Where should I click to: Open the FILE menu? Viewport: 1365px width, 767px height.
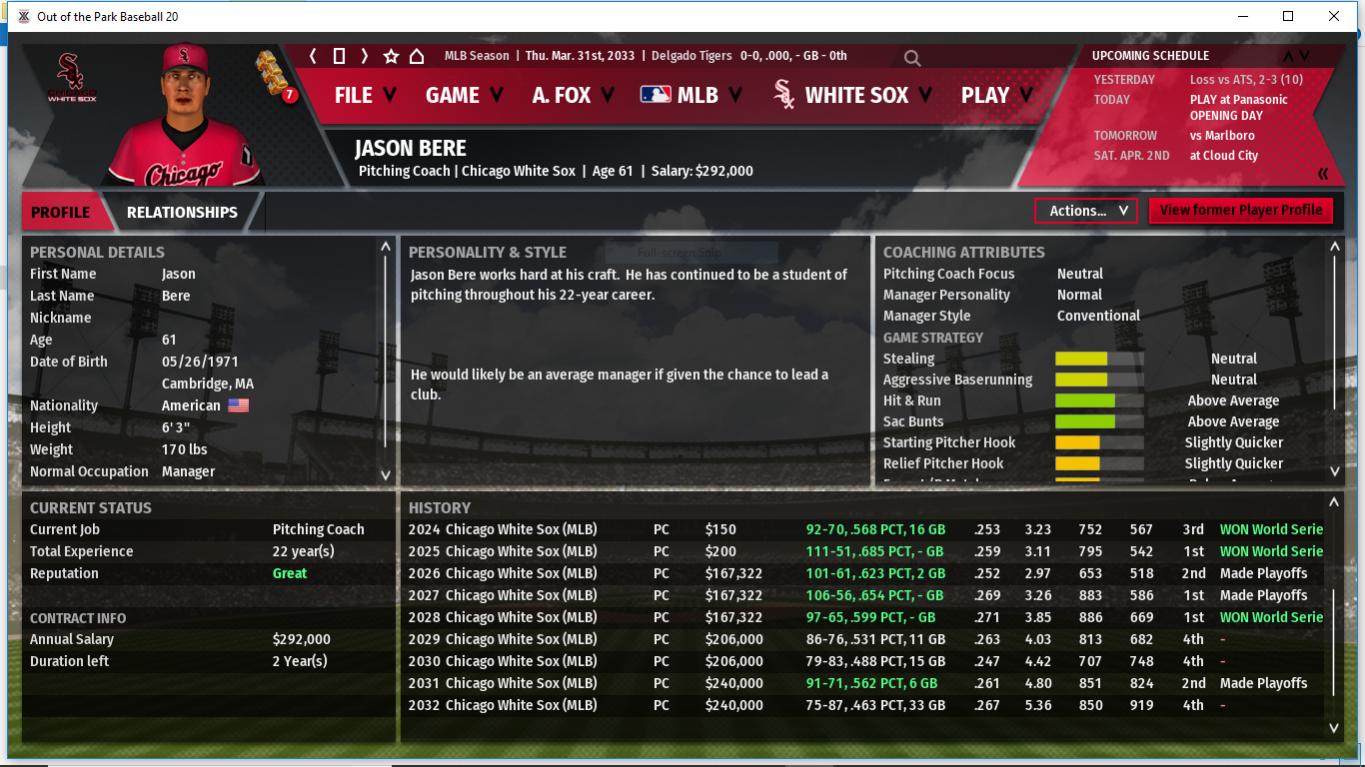[x=364, y=95]
